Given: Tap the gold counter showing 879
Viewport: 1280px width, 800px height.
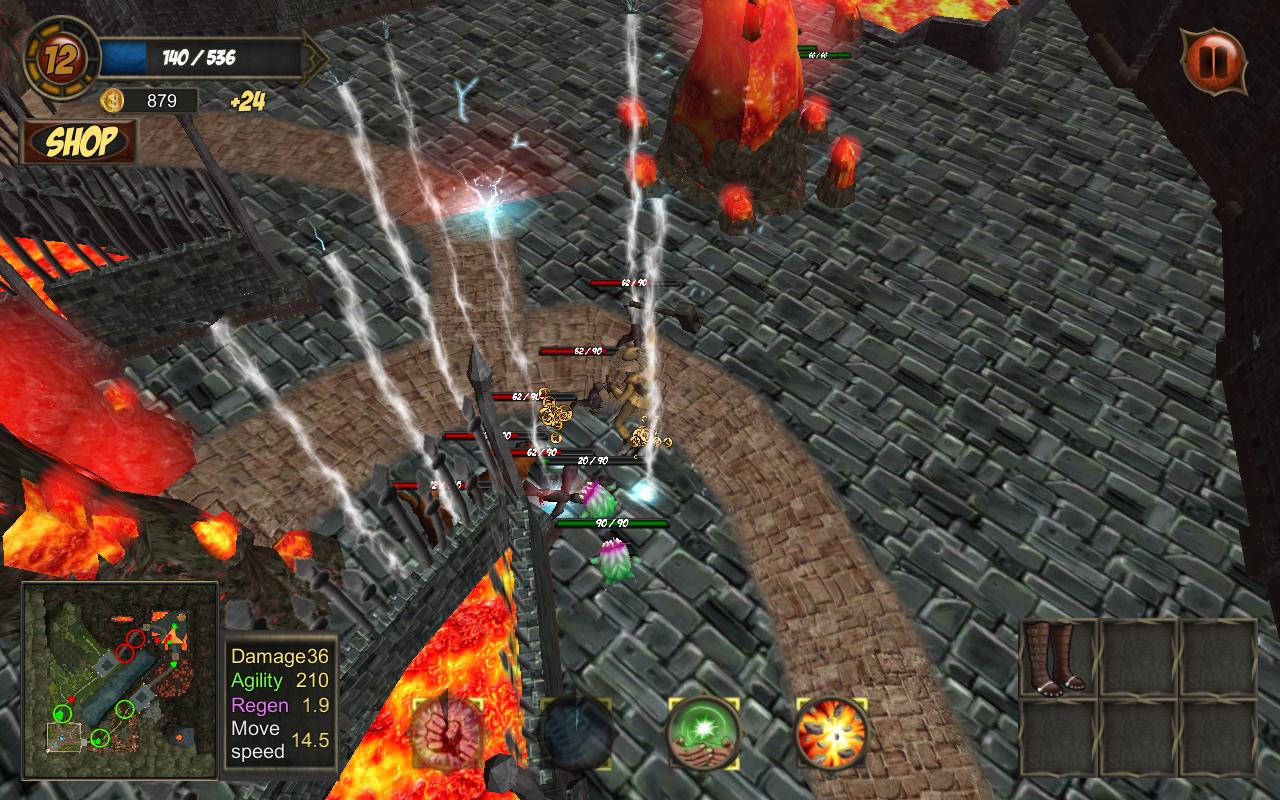Looking at the screenshot, I should (x=160, y=100).
